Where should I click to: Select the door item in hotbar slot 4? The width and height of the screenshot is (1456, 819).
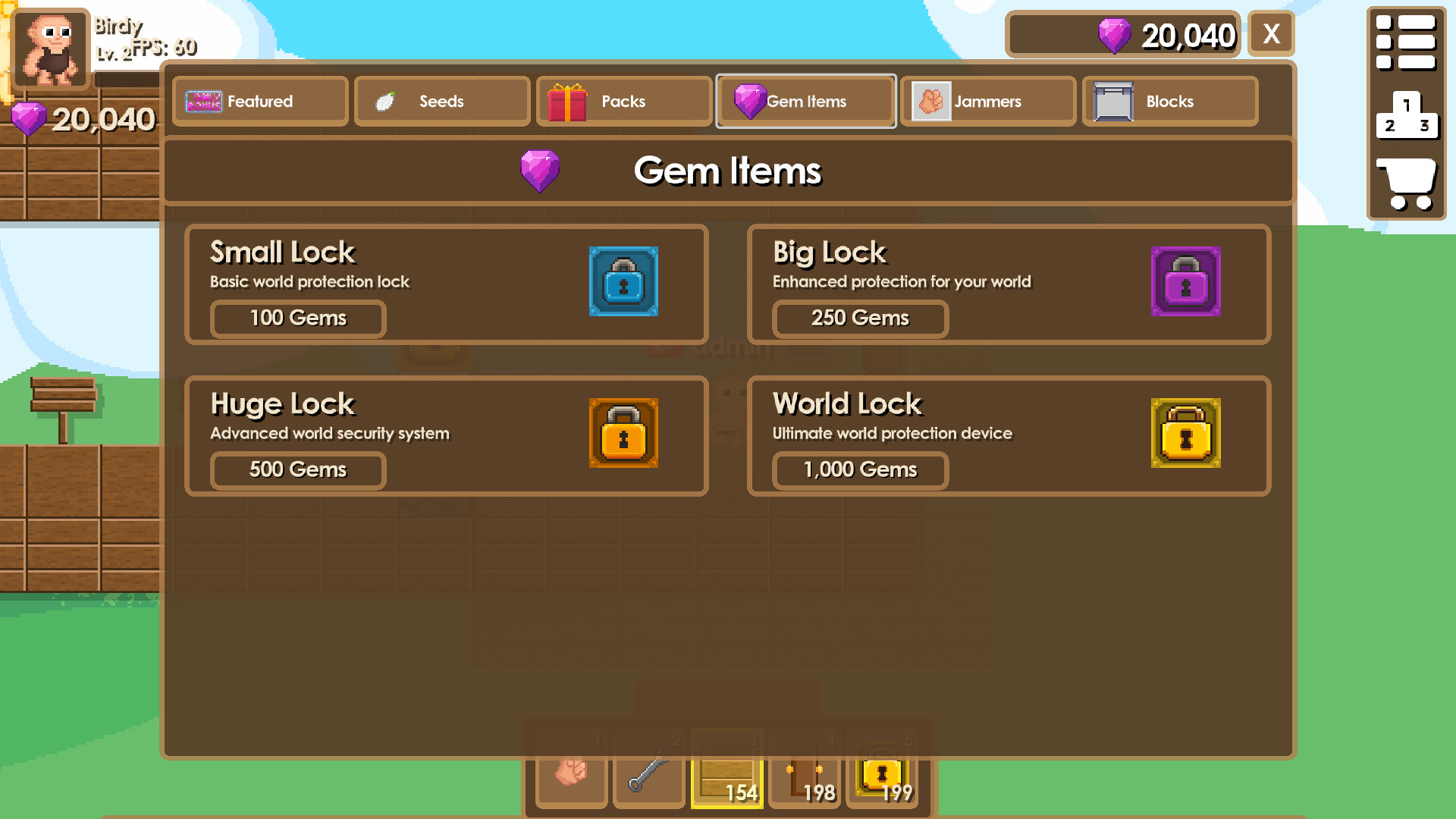click(x=804, y=771)
